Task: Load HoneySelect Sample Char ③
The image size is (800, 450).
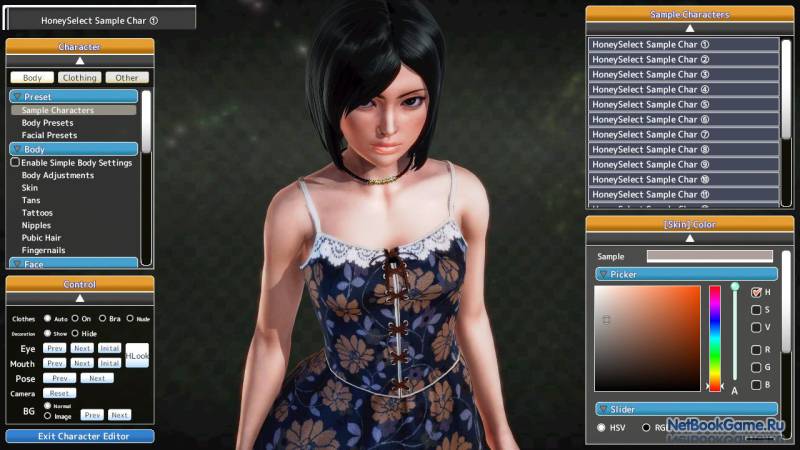Action: point(683,74)
